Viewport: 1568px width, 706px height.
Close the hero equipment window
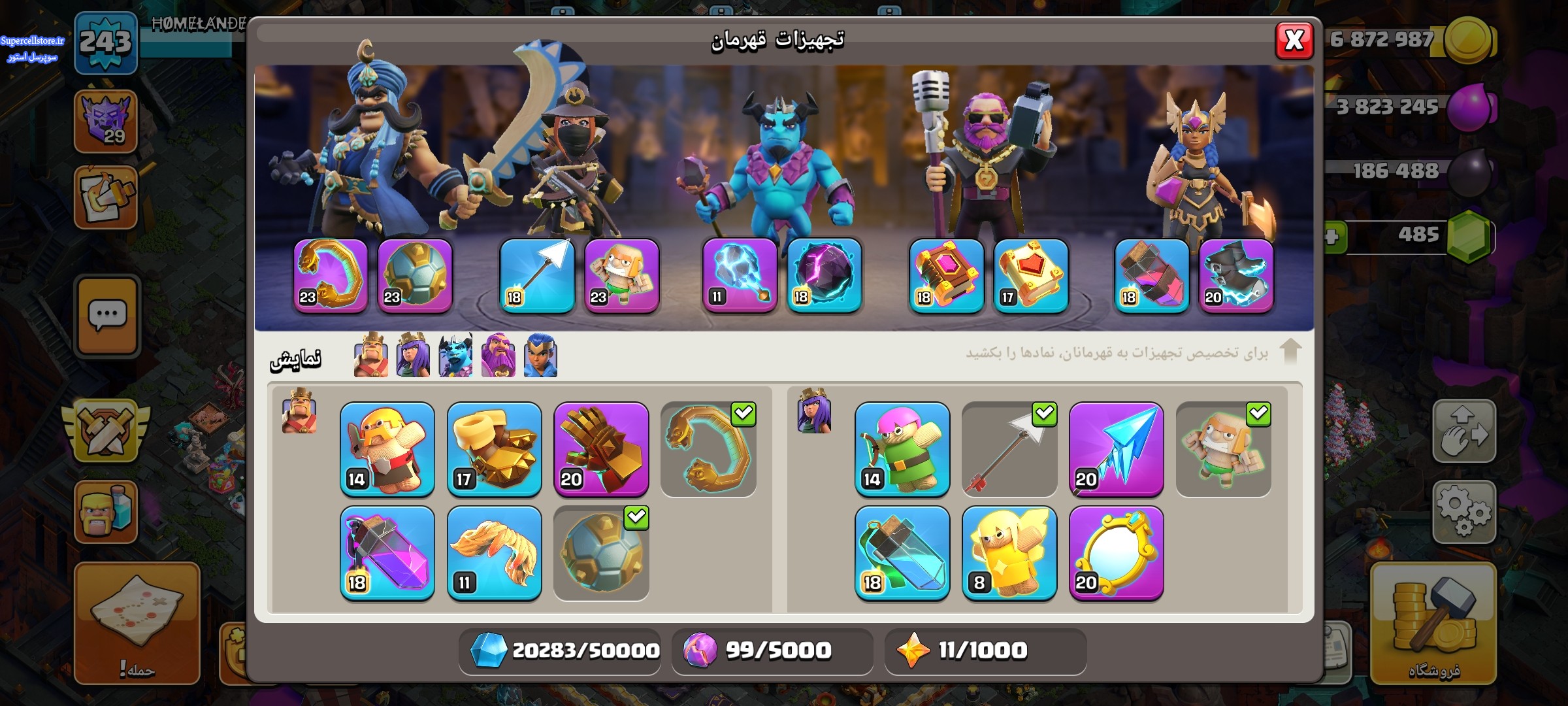[x=1294, y=41]
